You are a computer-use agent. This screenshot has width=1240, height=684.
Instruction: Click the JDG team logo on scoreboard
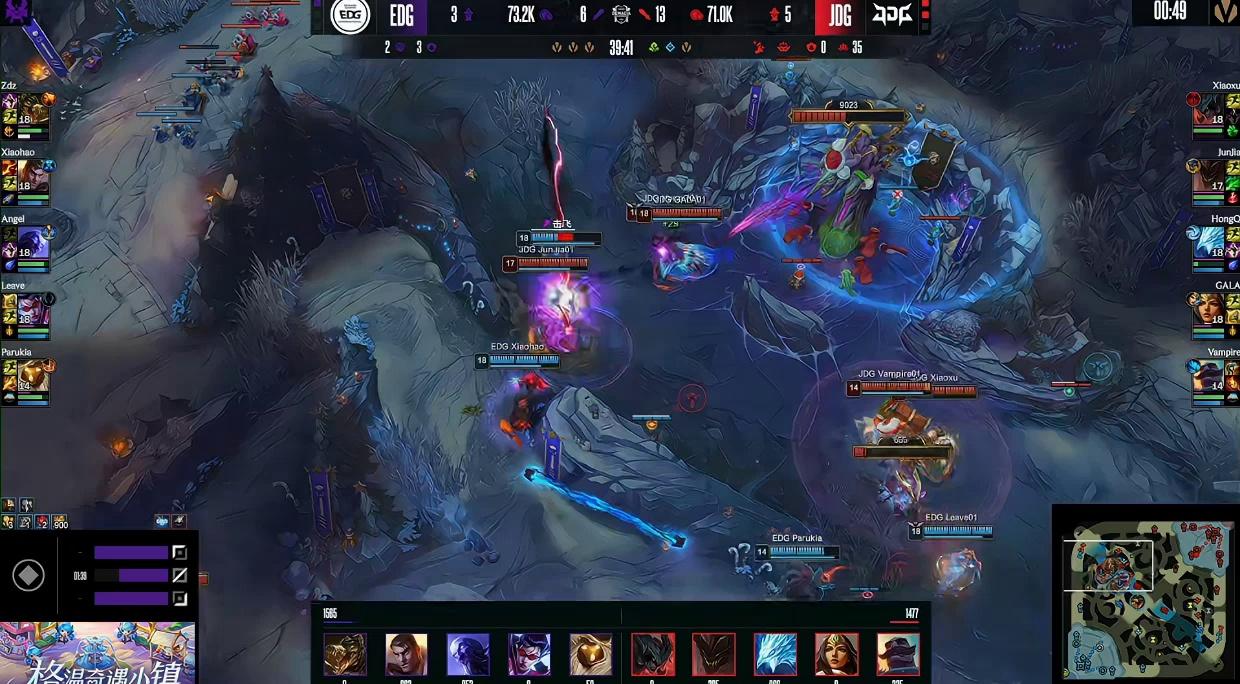coord(893,16)
